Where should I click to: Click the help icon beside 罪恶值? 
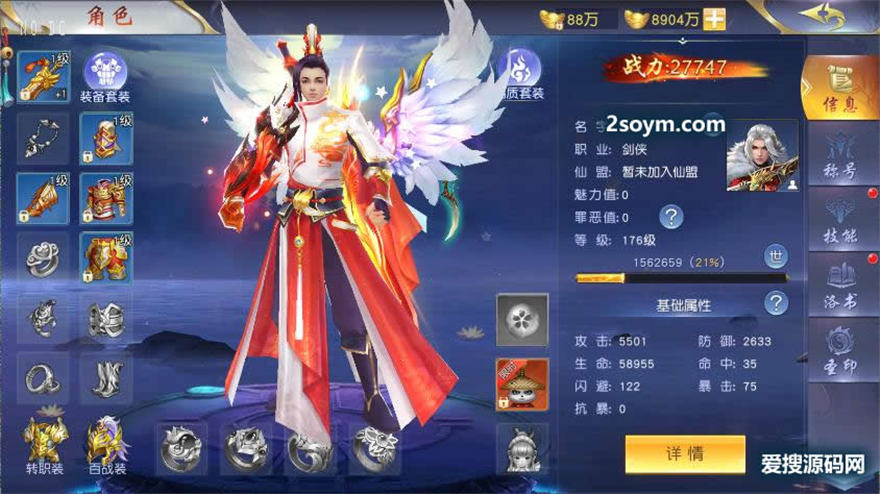[x=671, y=216]
